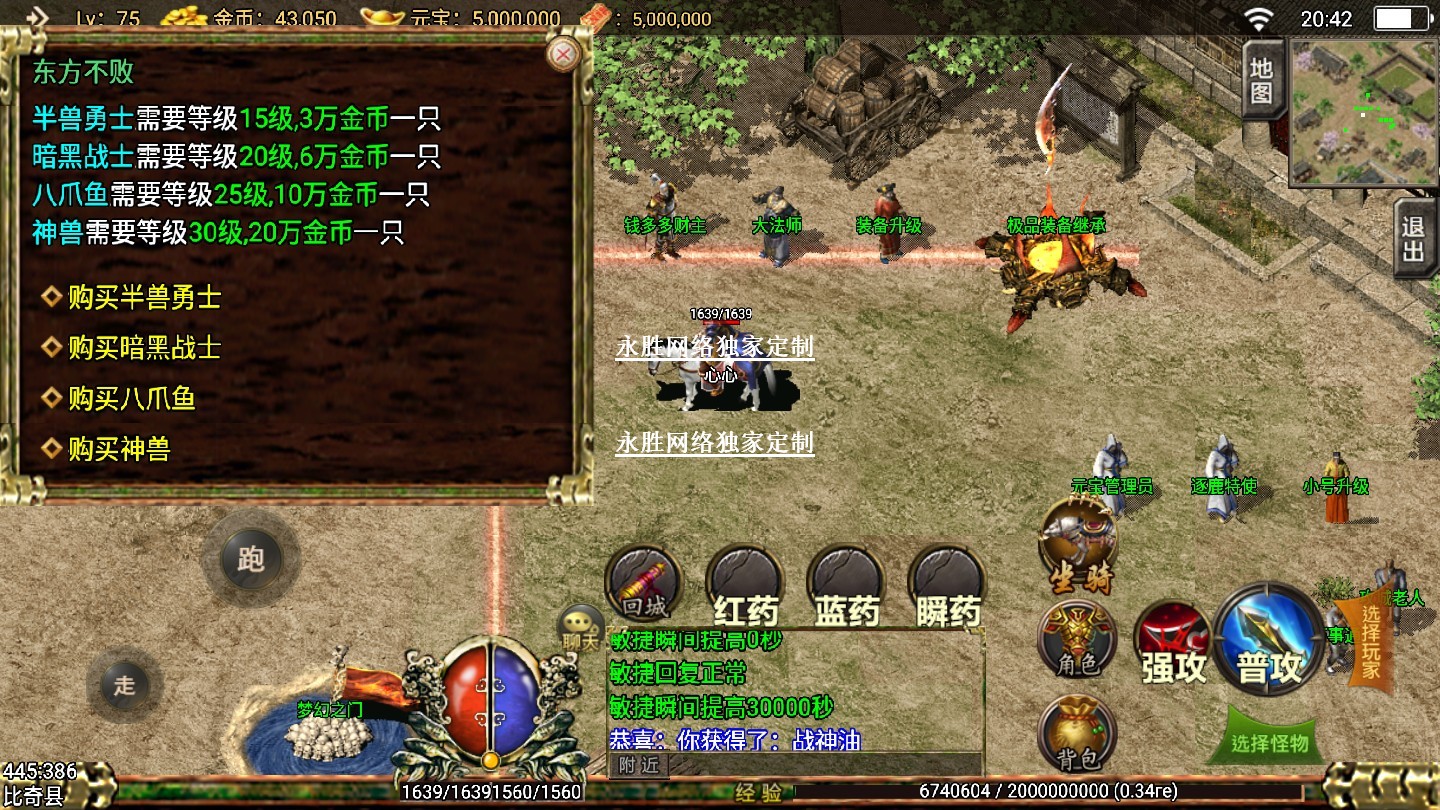Activate the 坐骑 mount button
Viewport: 1440px width, 810px height.
pyautogui.click(x=1078, y=545)
